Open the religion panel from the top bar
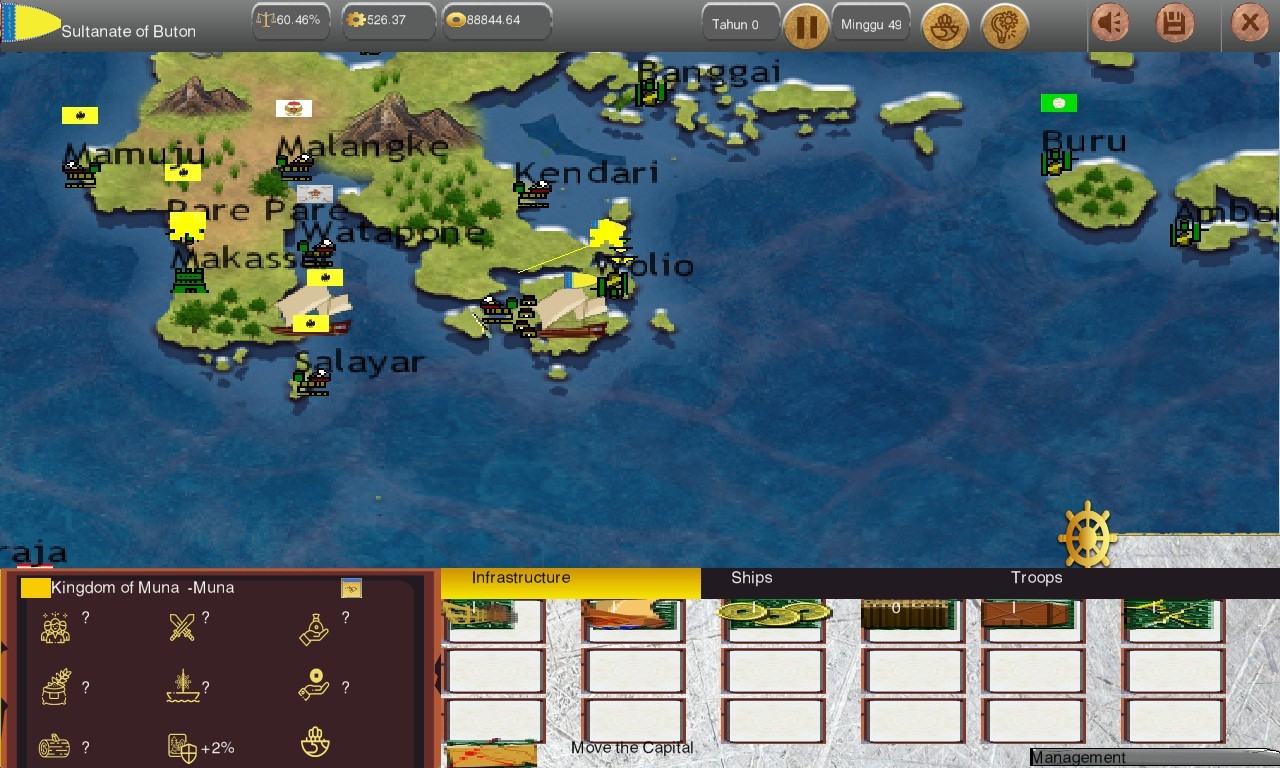Image resolution: width=1280 pixels, height=768 pixels. pos(944,27)
